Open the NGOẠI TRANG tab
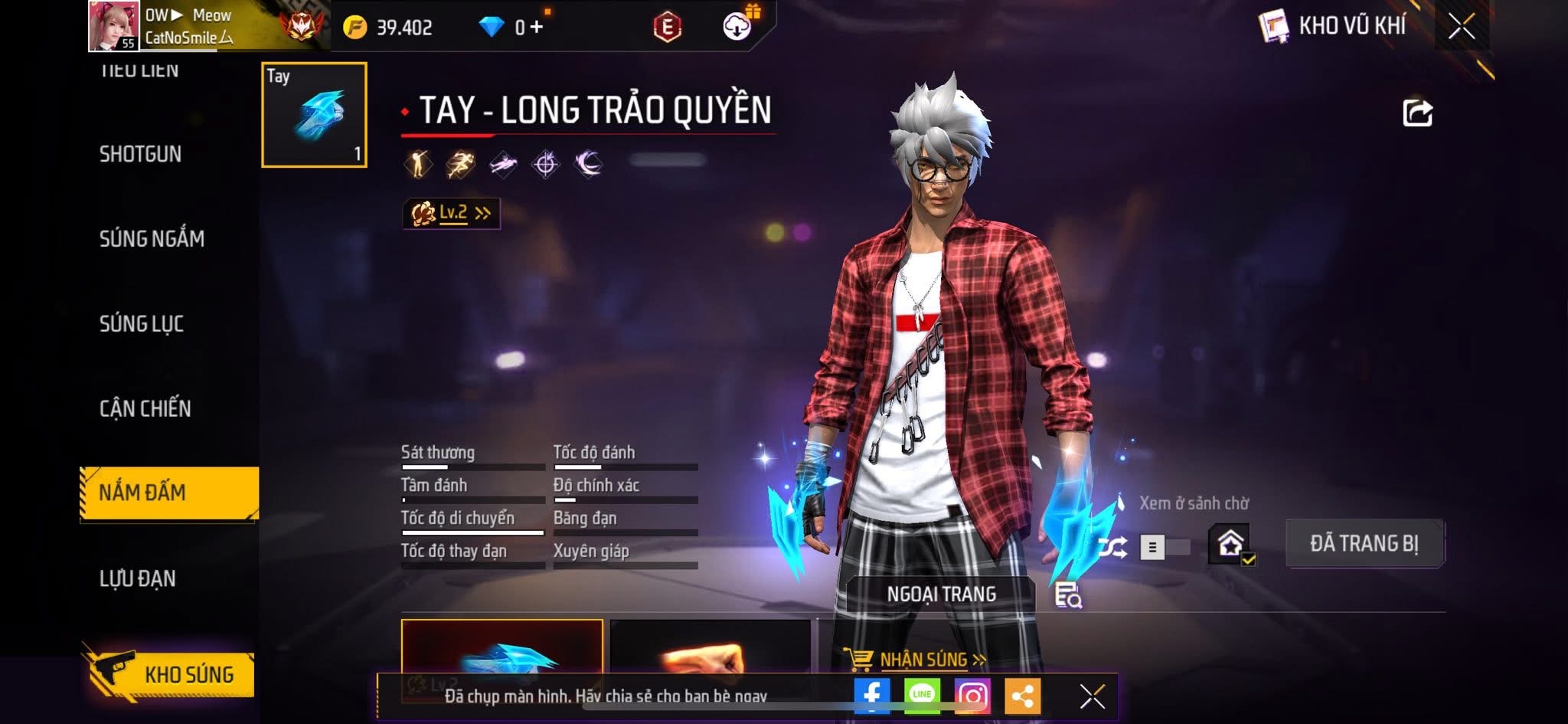The height and width of the screenshot is (724, 1568). click(x=941, y=594)
